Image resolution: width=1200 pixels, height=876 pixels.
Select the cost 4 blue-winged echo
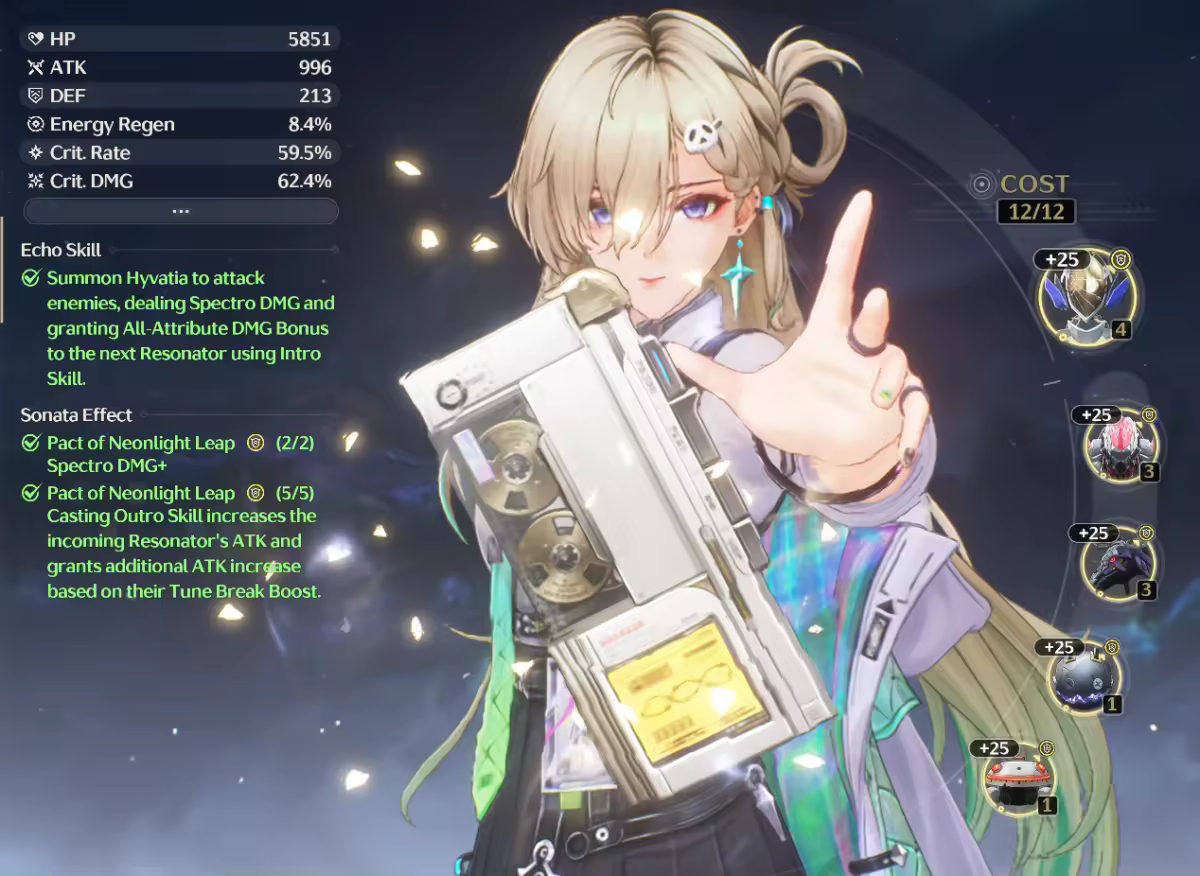(x=1086, y=297)
